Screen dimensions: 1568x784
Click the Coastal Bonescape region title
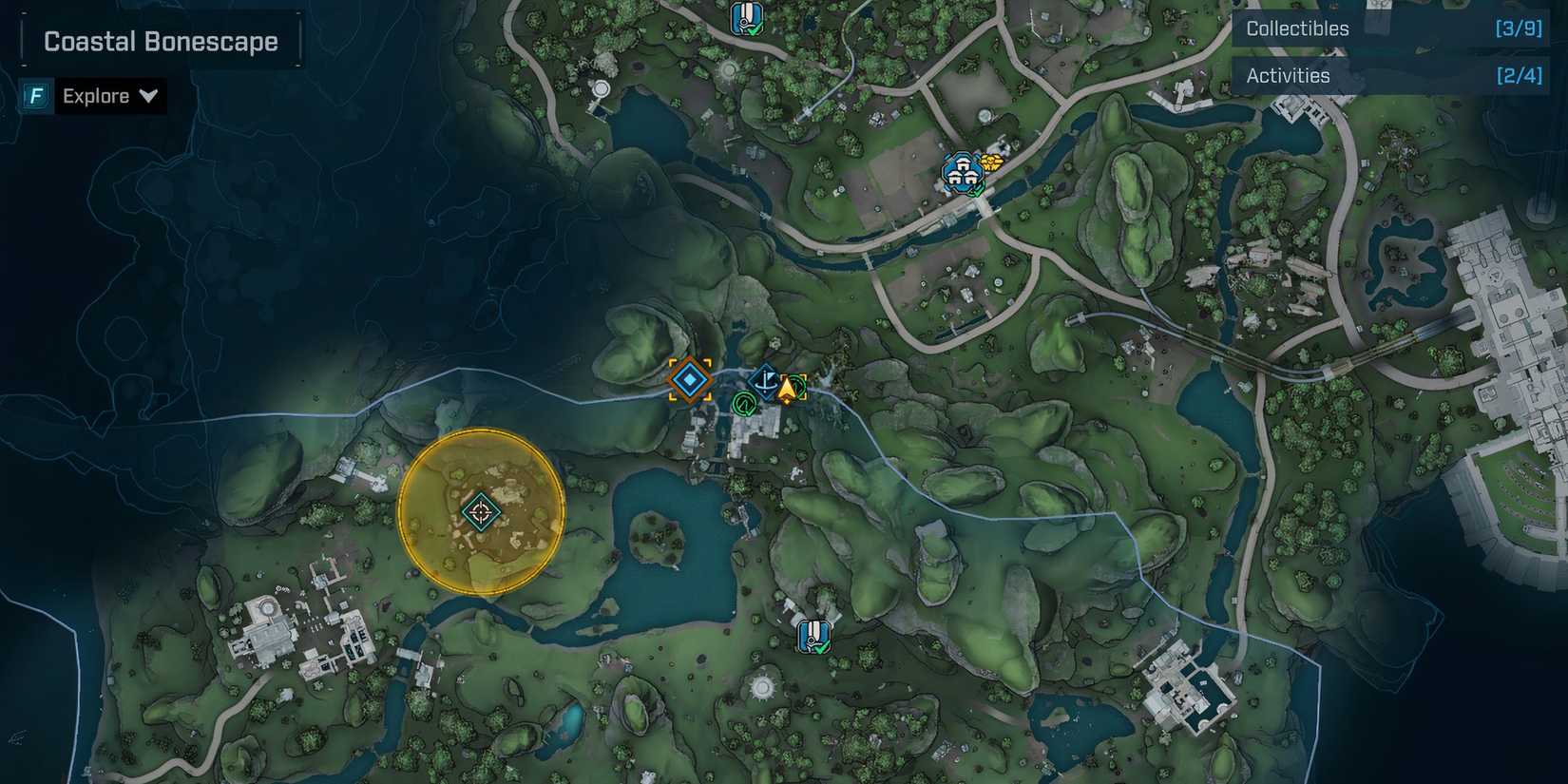[159, 41]
